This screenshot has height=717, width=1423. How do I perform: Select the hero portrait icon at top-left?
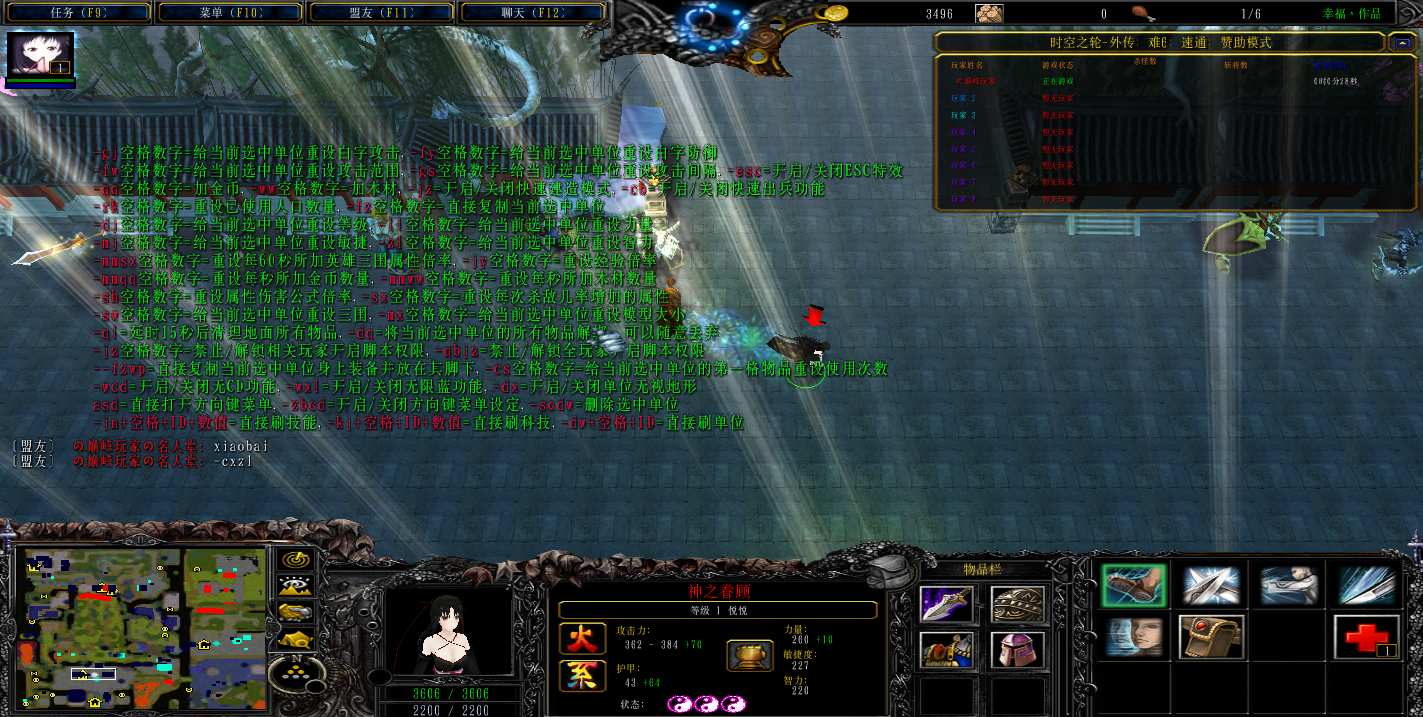coord(41,56)
